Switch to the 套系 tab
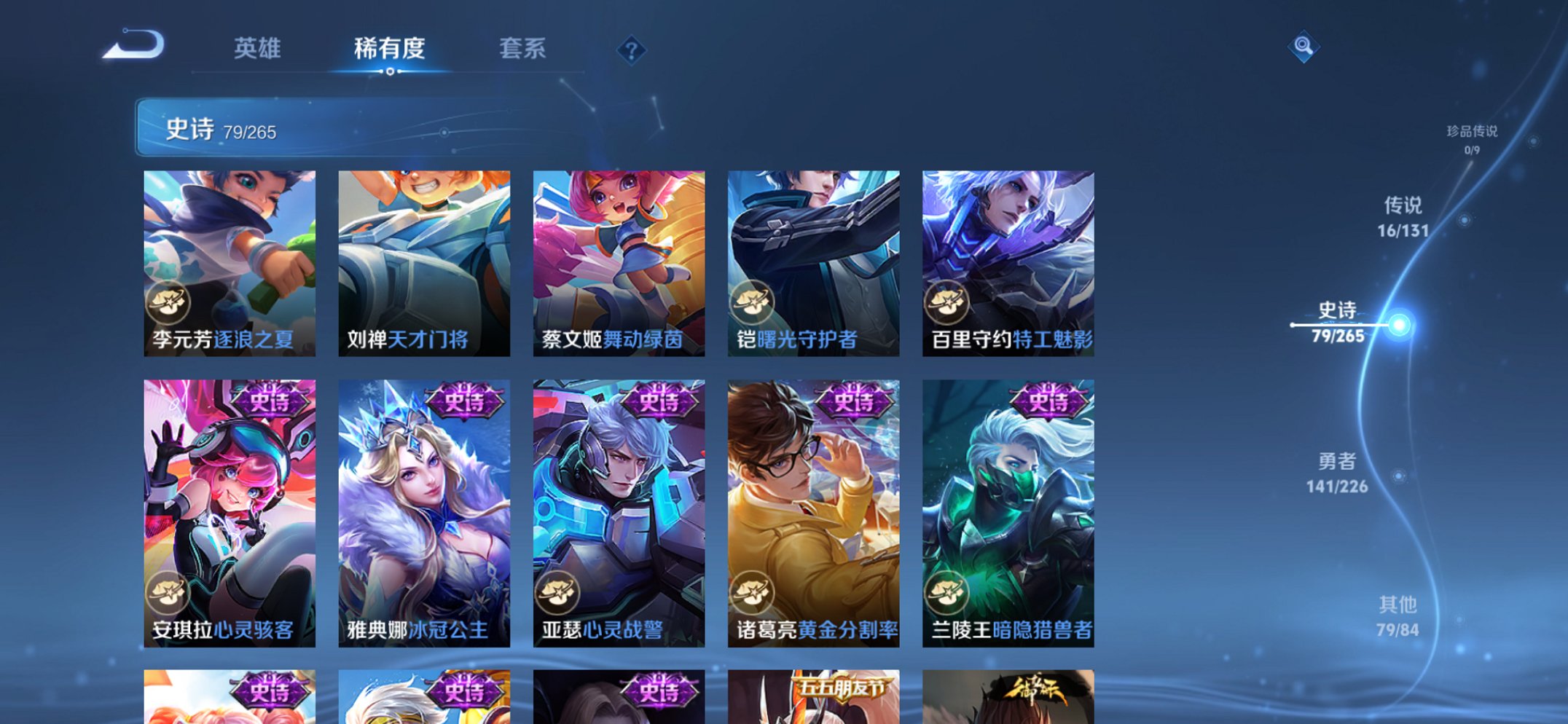 523,48
